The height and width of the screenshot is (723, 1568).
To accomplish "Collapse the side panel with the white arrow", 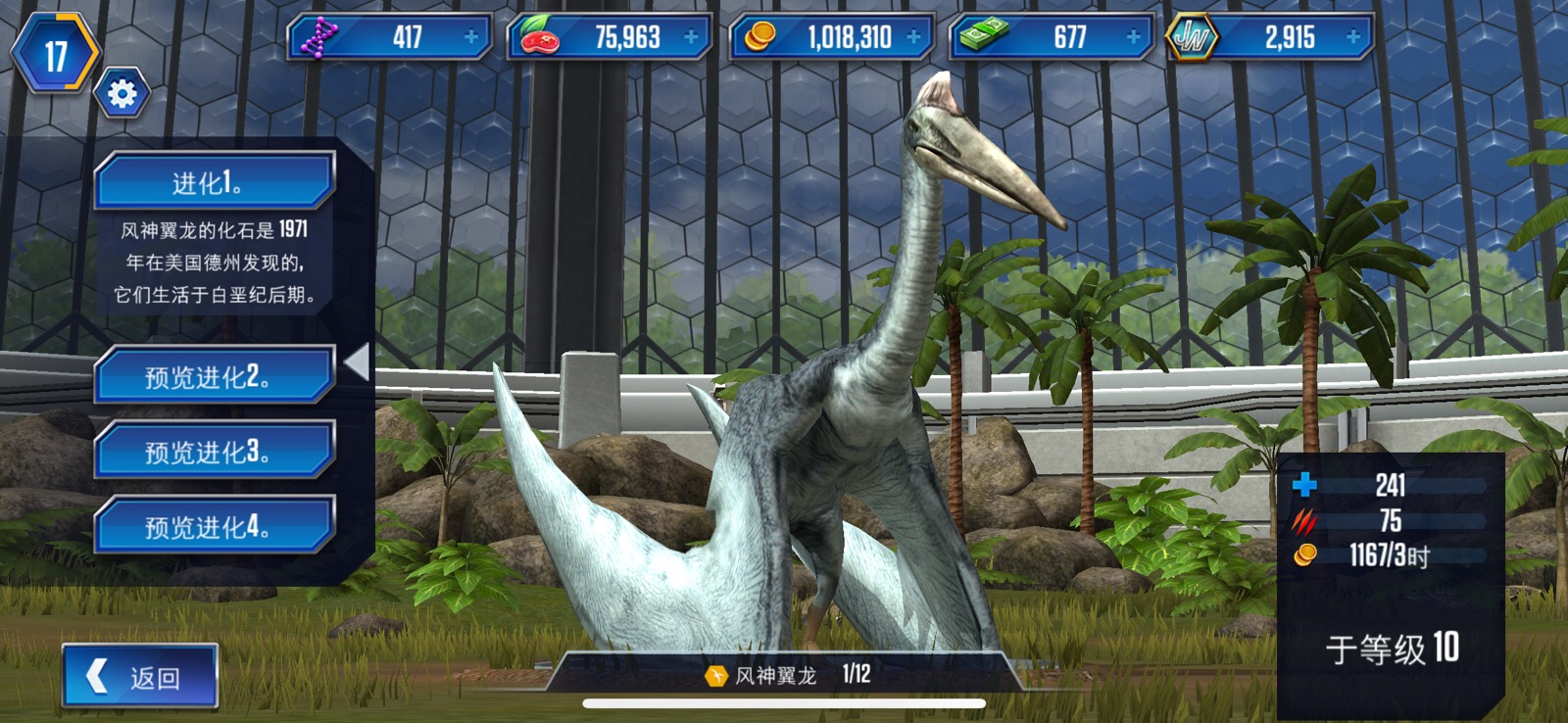I will point(358,362).
